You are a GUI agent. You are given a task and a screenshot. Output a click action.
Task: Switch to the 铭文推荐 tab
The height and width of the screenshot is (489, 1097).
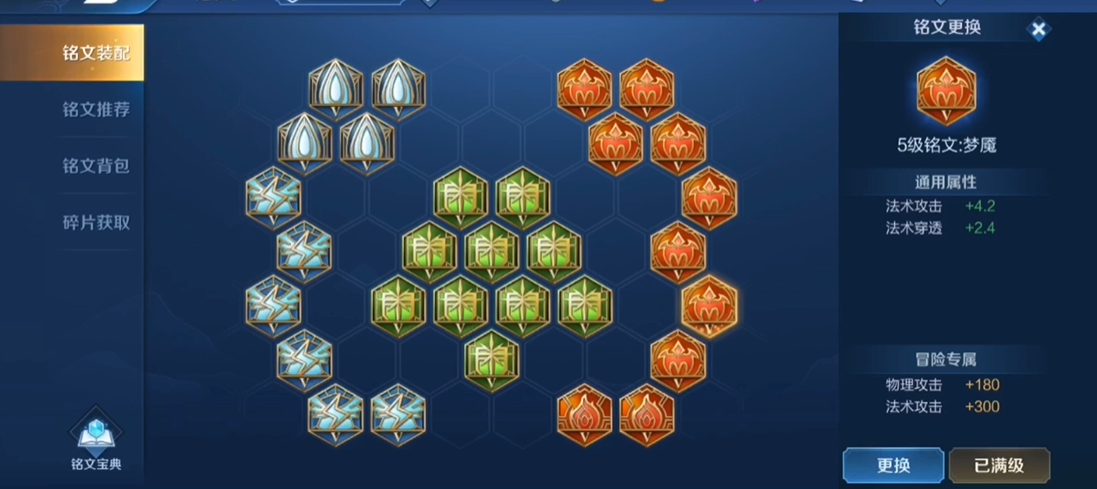pos(95,110)
